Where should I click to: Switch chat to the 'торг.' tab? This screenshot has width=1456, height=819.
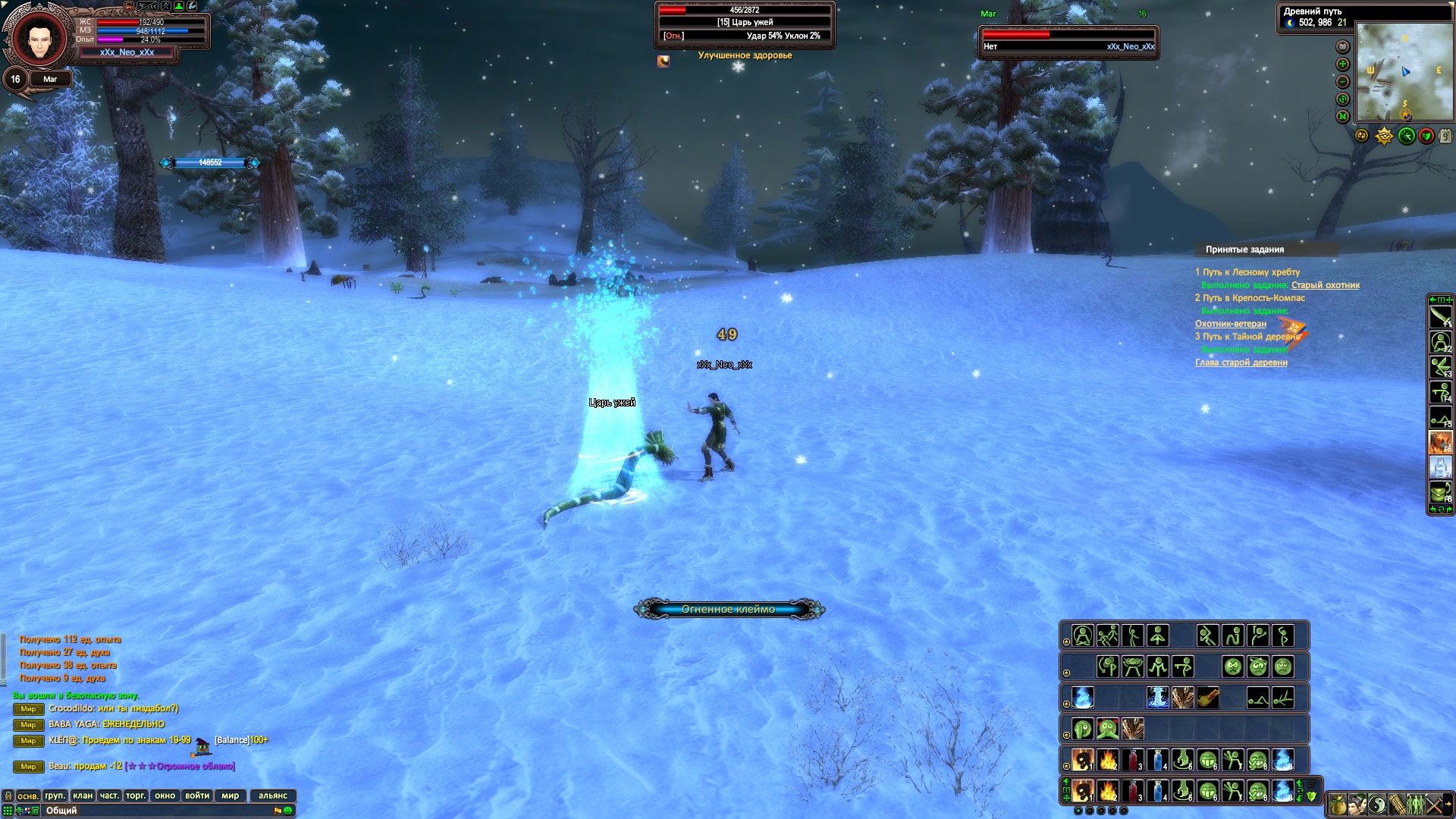pos(135,795)
